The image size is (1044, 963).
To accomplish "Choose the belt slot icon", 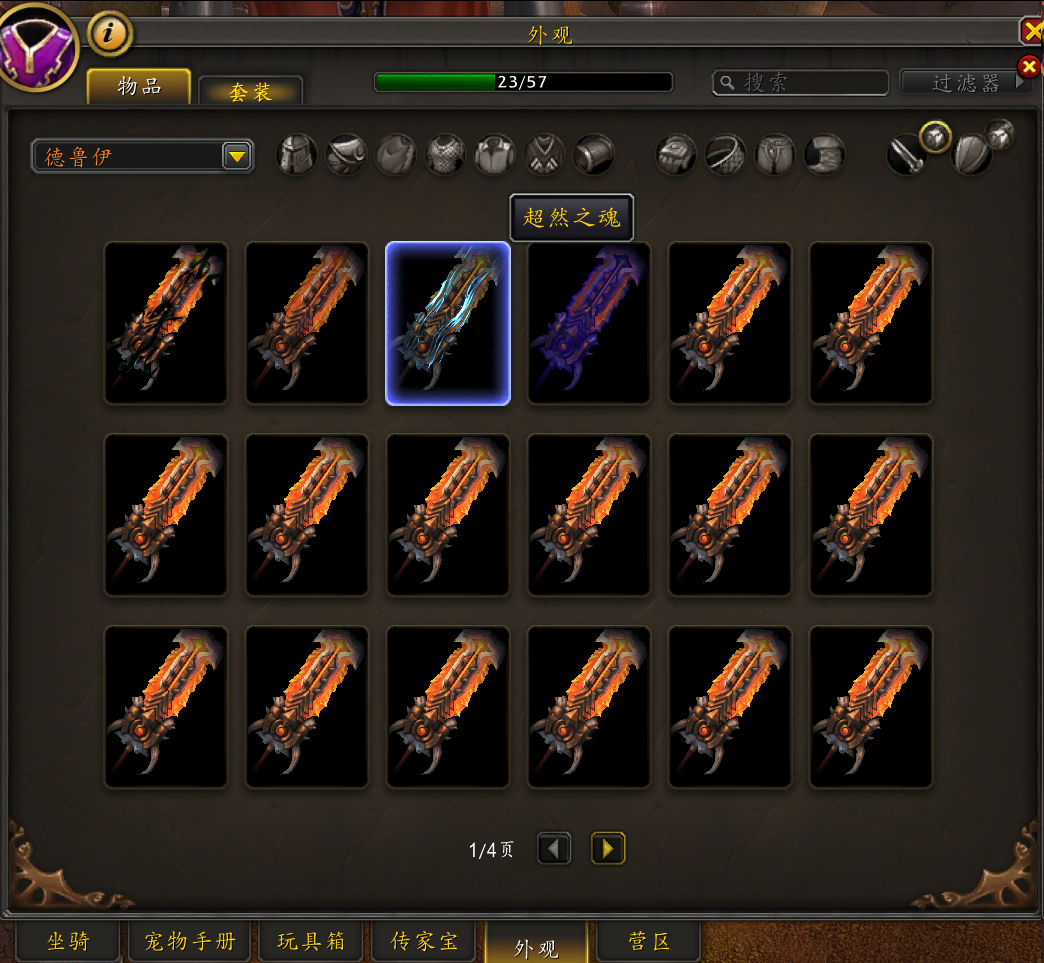I will click(725, 155).
